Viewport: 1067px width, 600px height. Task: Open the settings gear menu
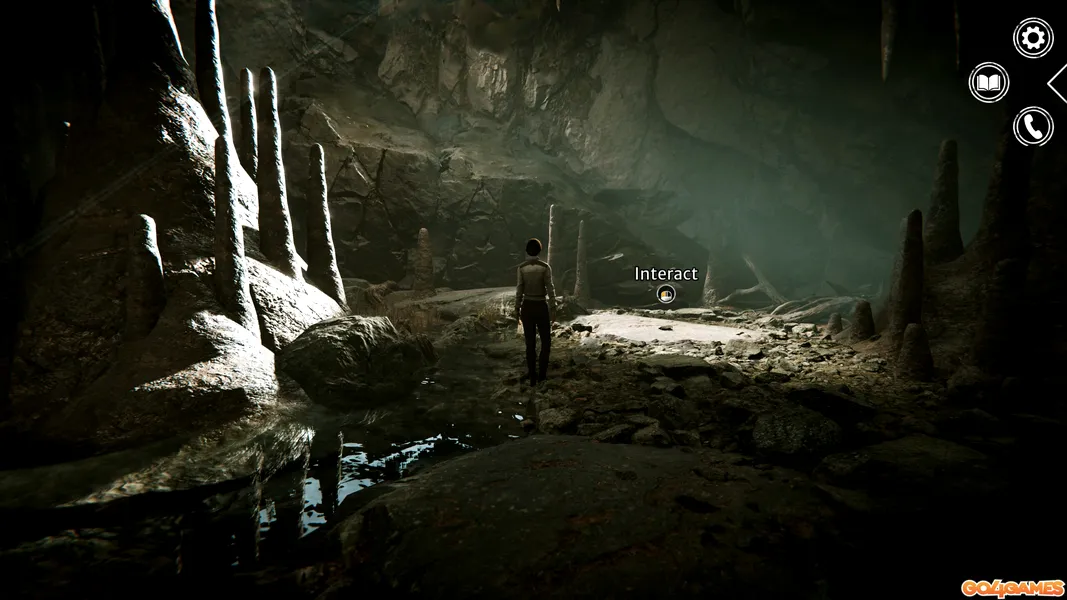[1033, 38]
